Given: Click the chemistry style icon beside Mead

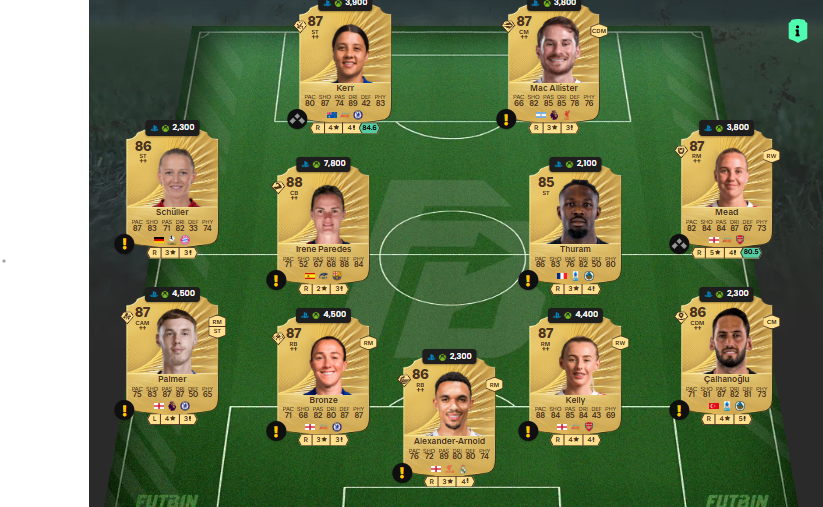Looking at the screenshot, I should pyautogui.click(x=679, y=244).
